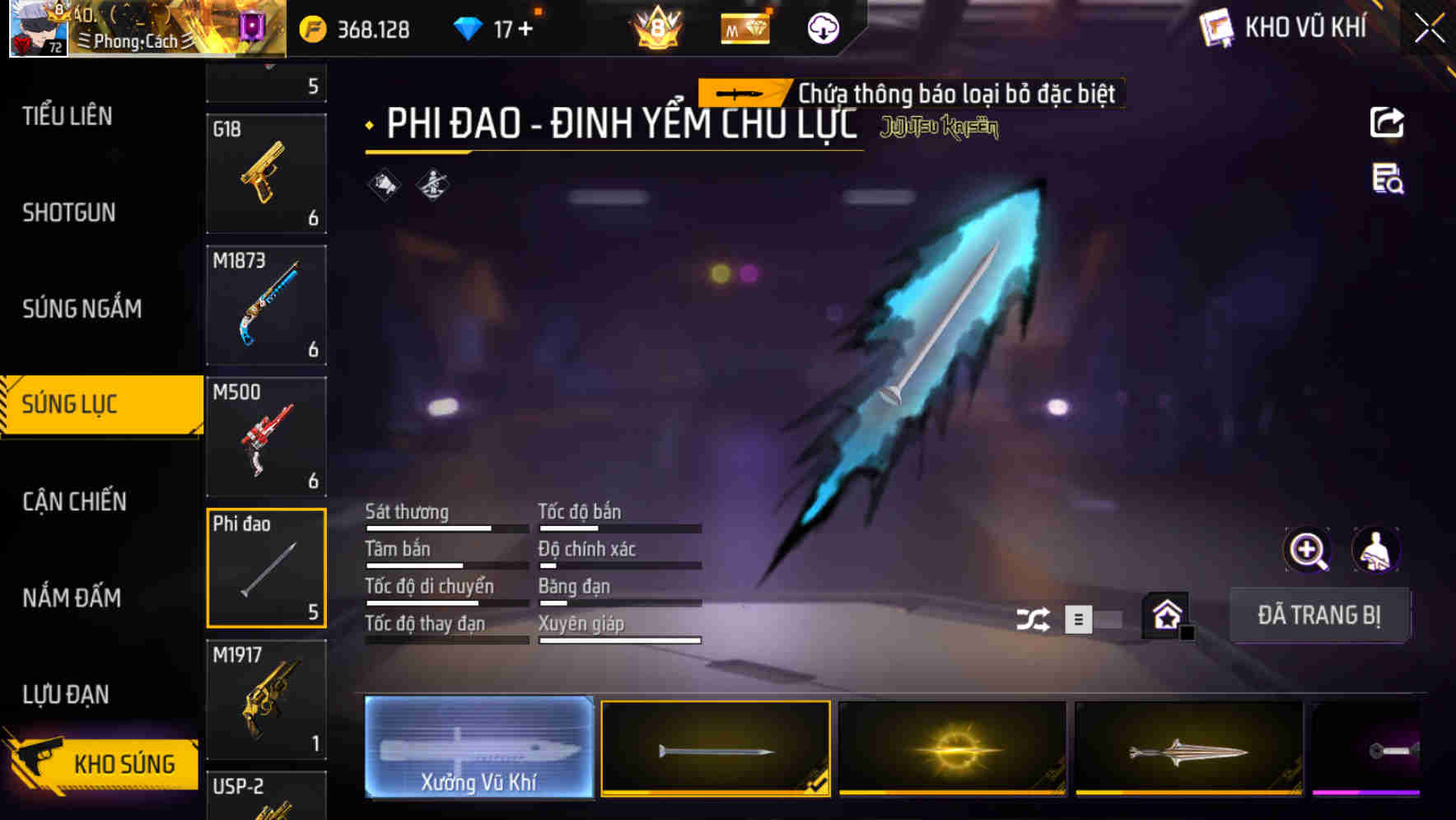The image size is (1456, 820).
Task: Zoom in with the magnifier icon
Action: pos(1306,550)
